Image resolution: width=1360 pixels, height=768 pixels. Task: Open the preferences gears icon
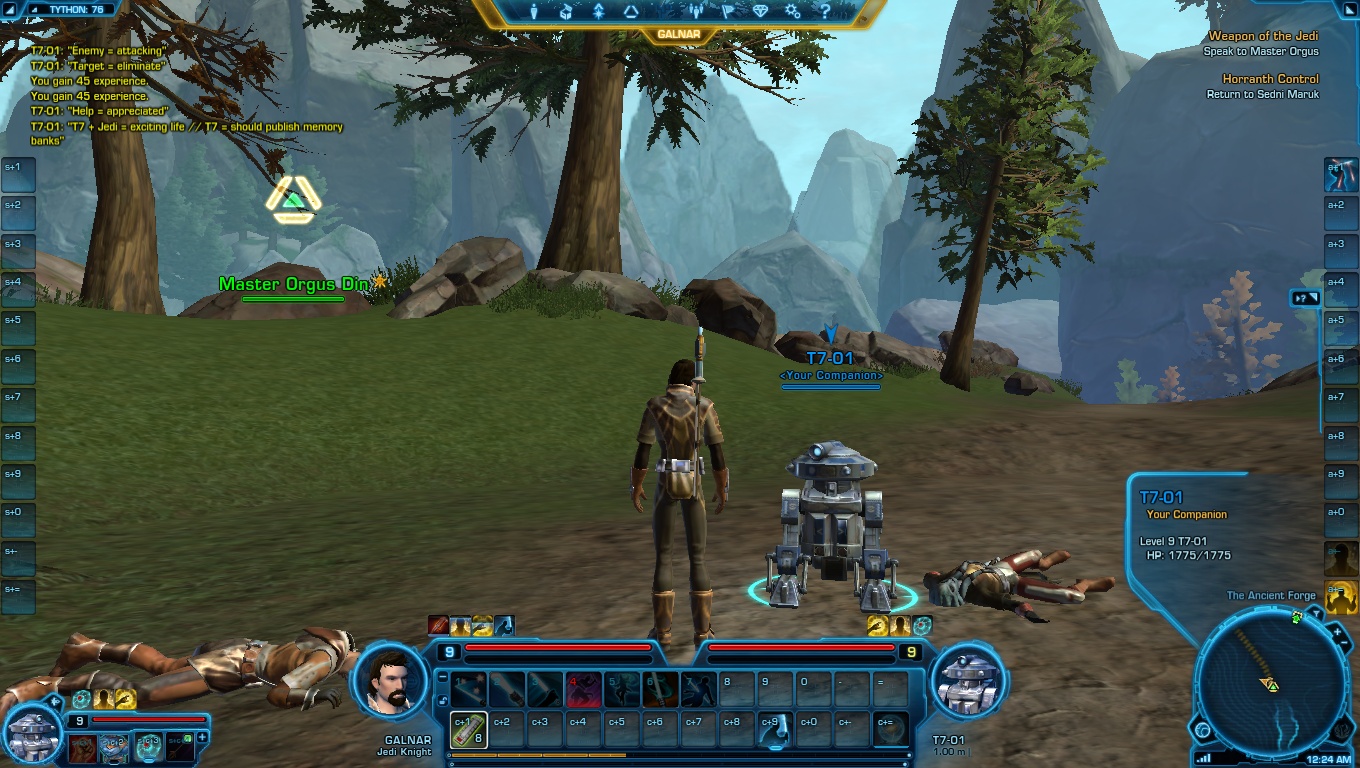pos(792,12)
